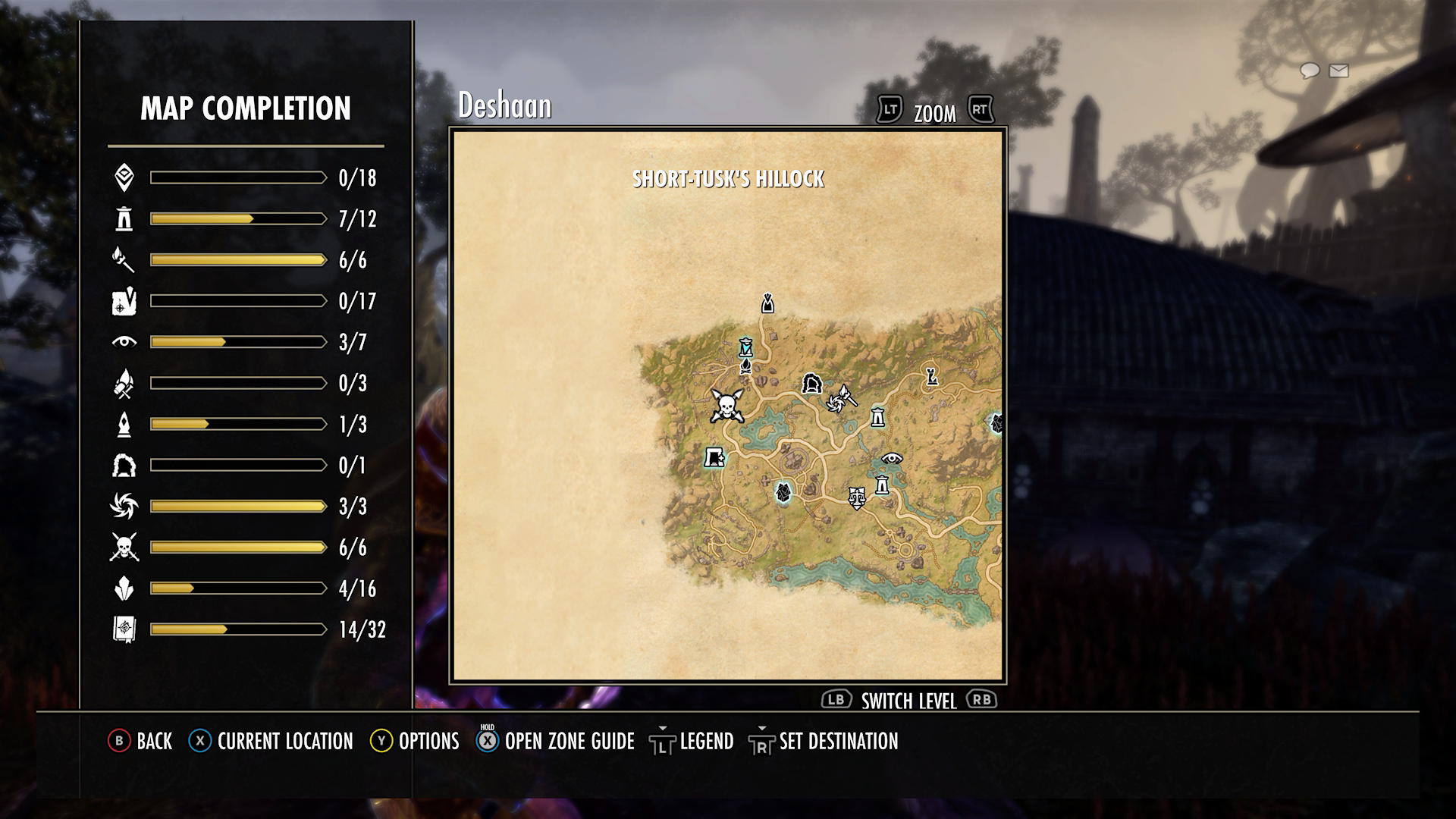The height and width of the screenshot is (819, 1456).
Task: Center map on Current Location
Action: [271, 741]
